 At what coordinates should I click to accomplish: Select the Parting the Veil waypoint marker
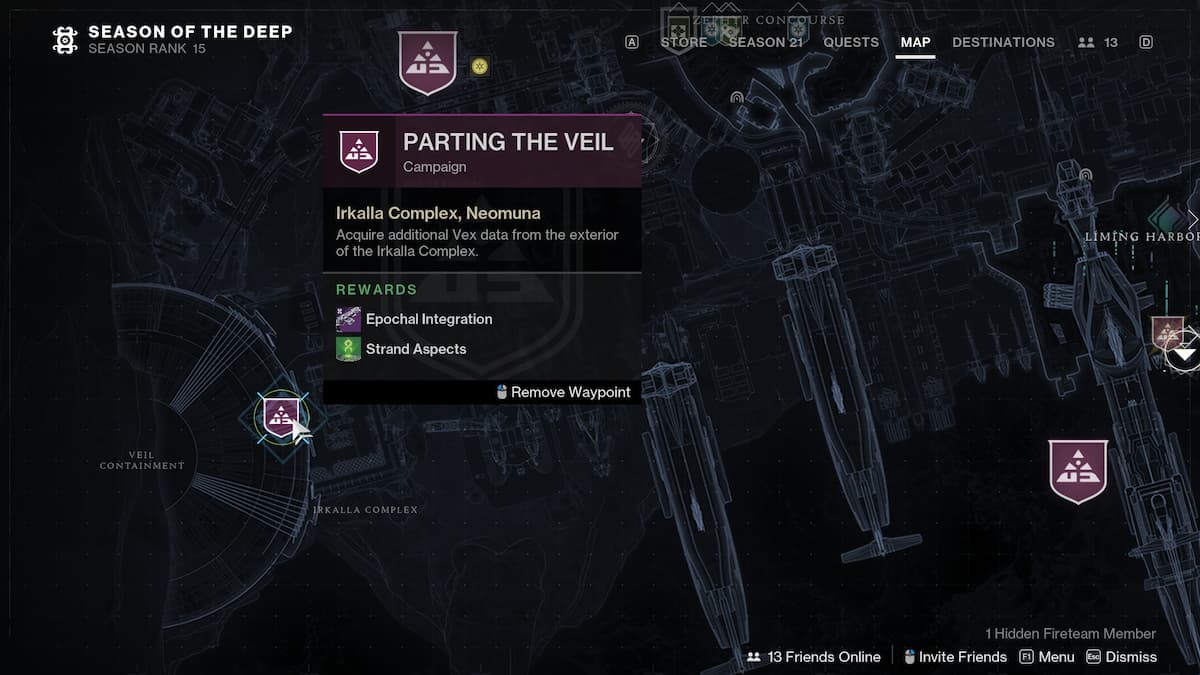(x=282, y=417)
